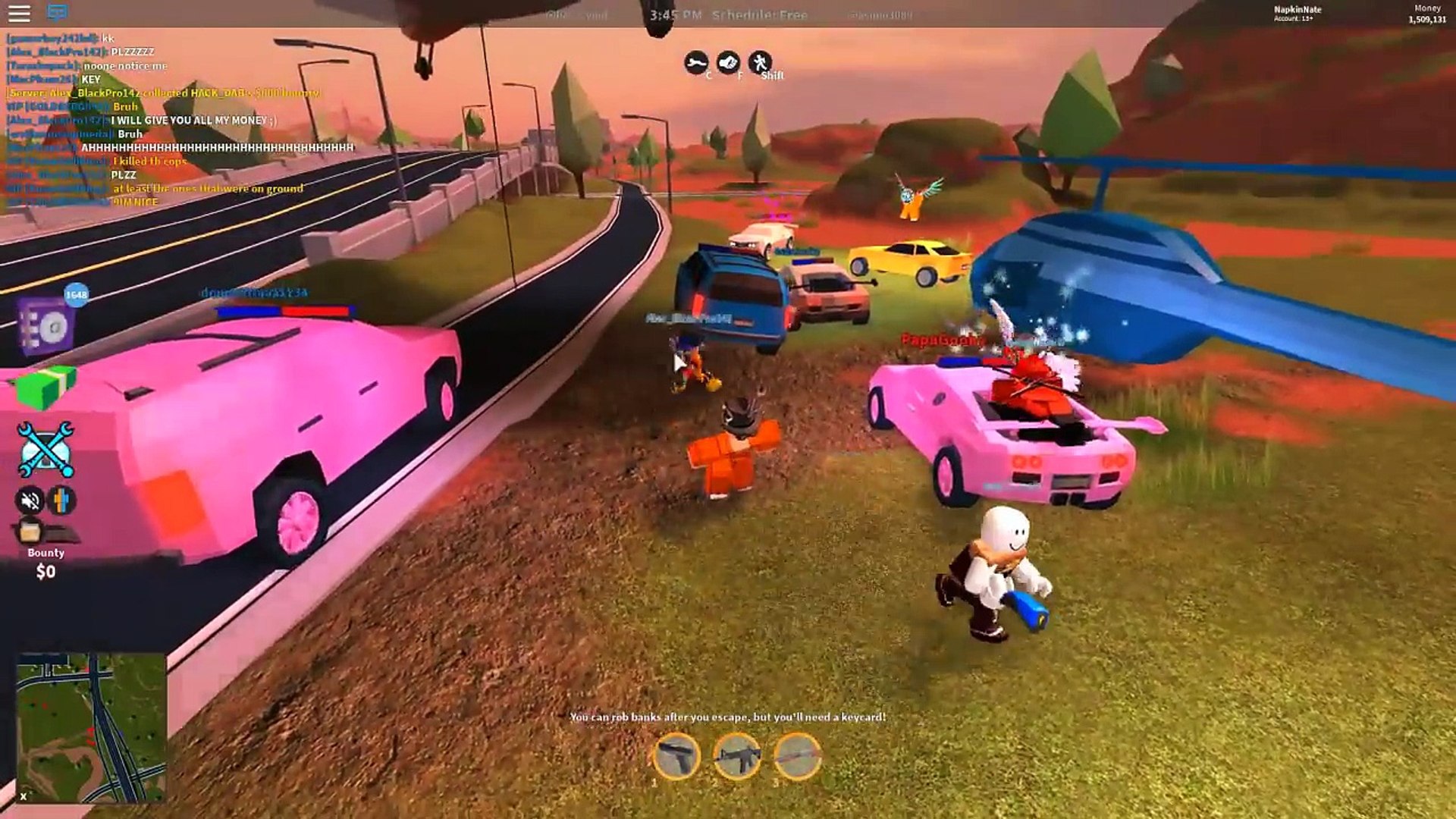Screen dimensions: 1456x819
Task: Equip the assault rifle in hotbar
Action: coord(737,756)
